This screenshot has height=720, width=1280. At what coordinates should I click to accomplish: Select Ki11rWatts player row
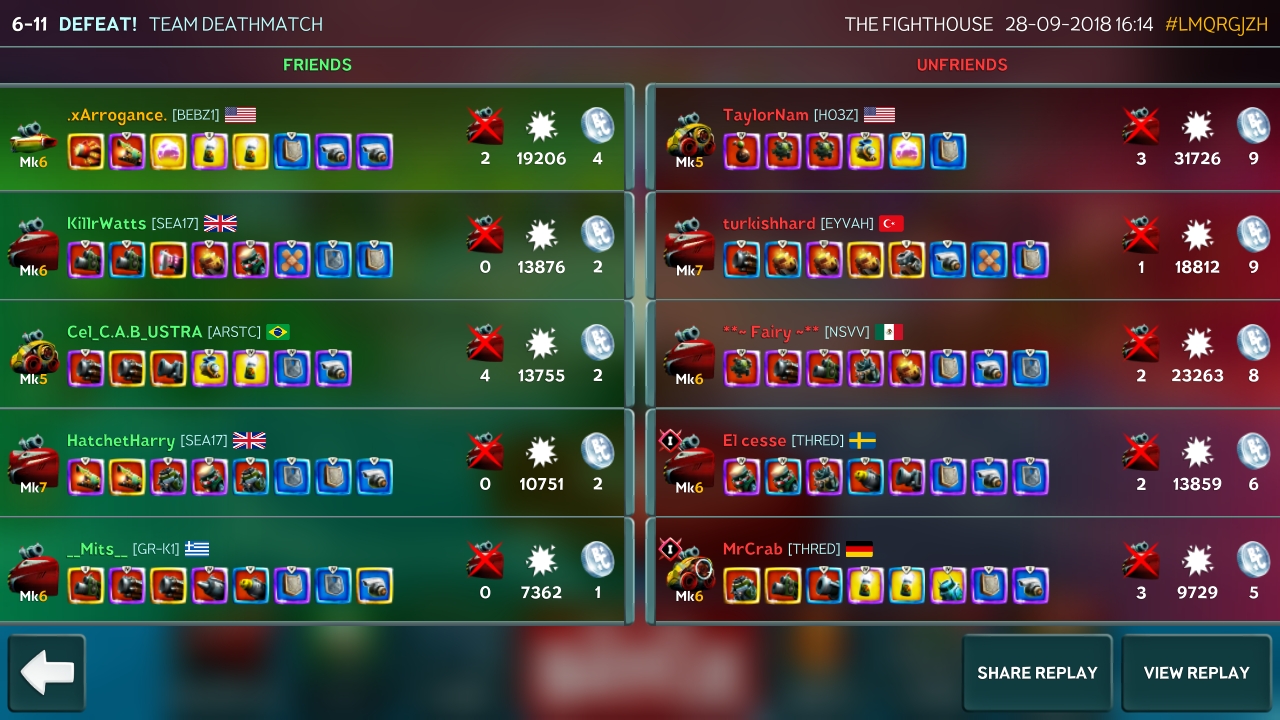pos(316,246)
